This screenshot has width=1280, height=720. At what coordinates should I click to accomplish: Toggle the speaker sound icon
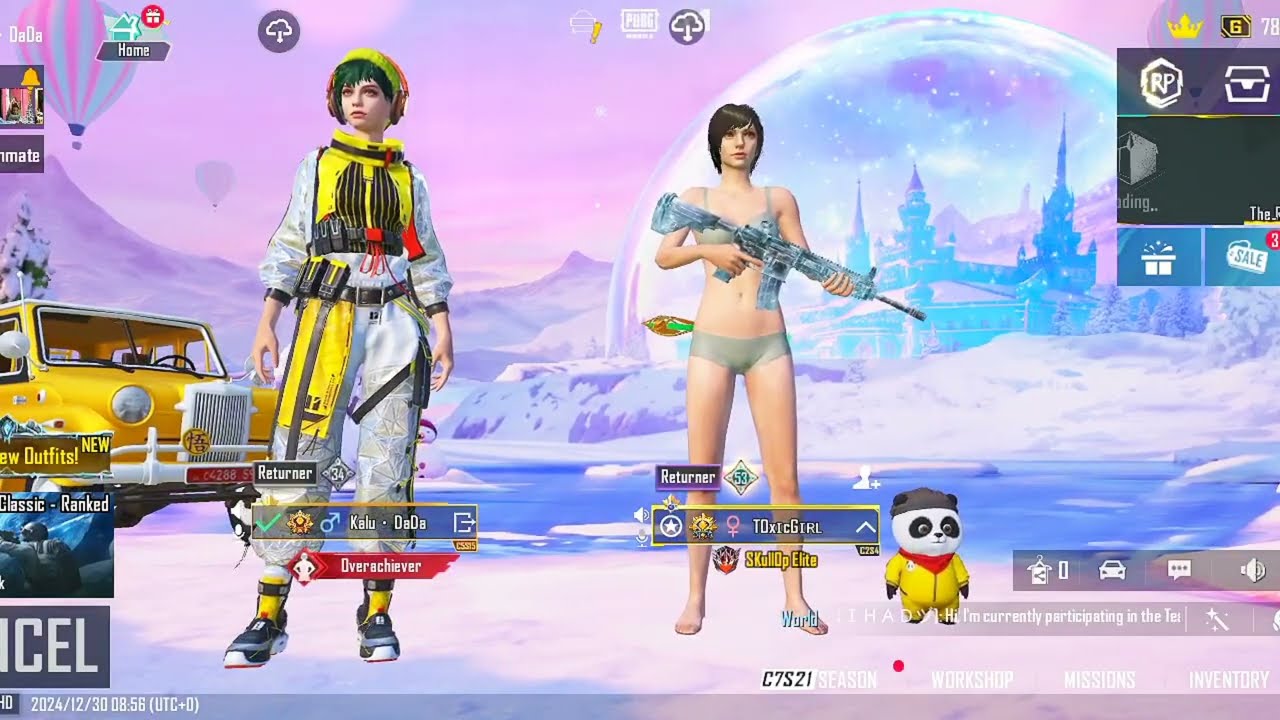click(x=1252, y=570)
